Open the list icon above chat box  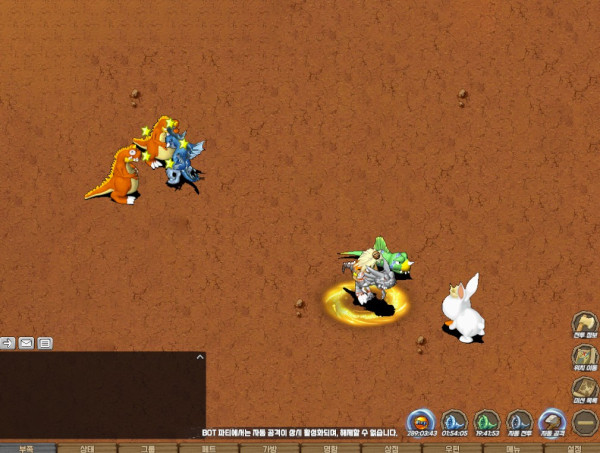click(45, 343)
